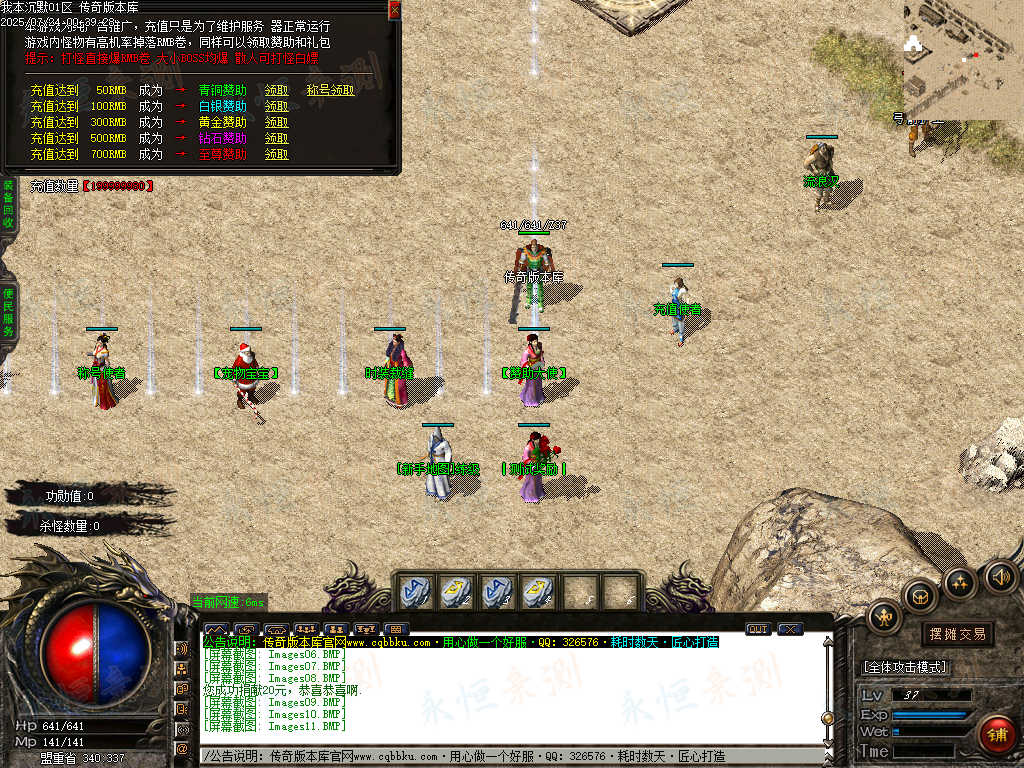Claim the 至尊赞助 supreme sponsor reward
Image resolution: width=1024 pixels, height=768 pixels.
click(276, 154)
